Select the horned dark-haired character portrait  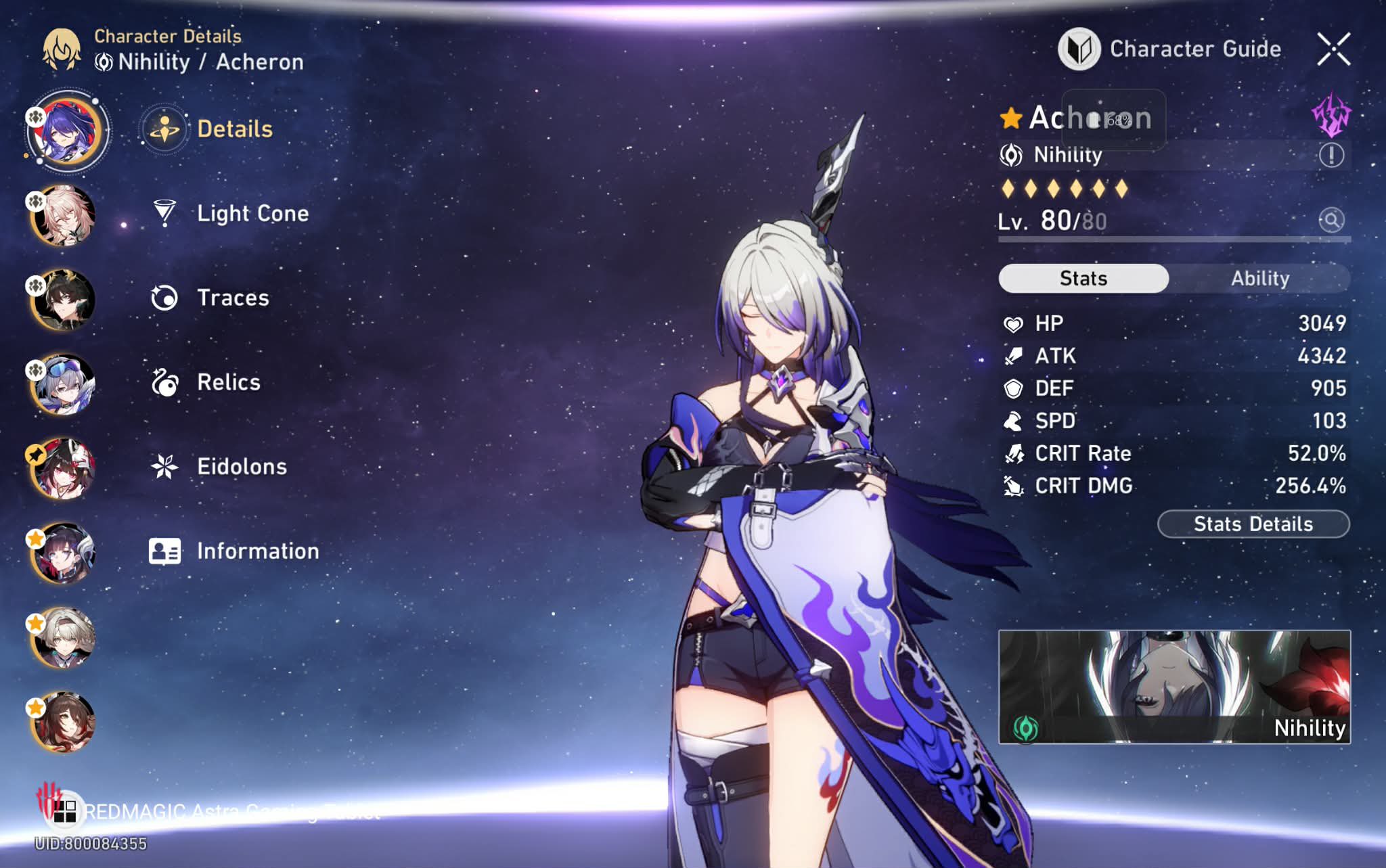point(63,300)
